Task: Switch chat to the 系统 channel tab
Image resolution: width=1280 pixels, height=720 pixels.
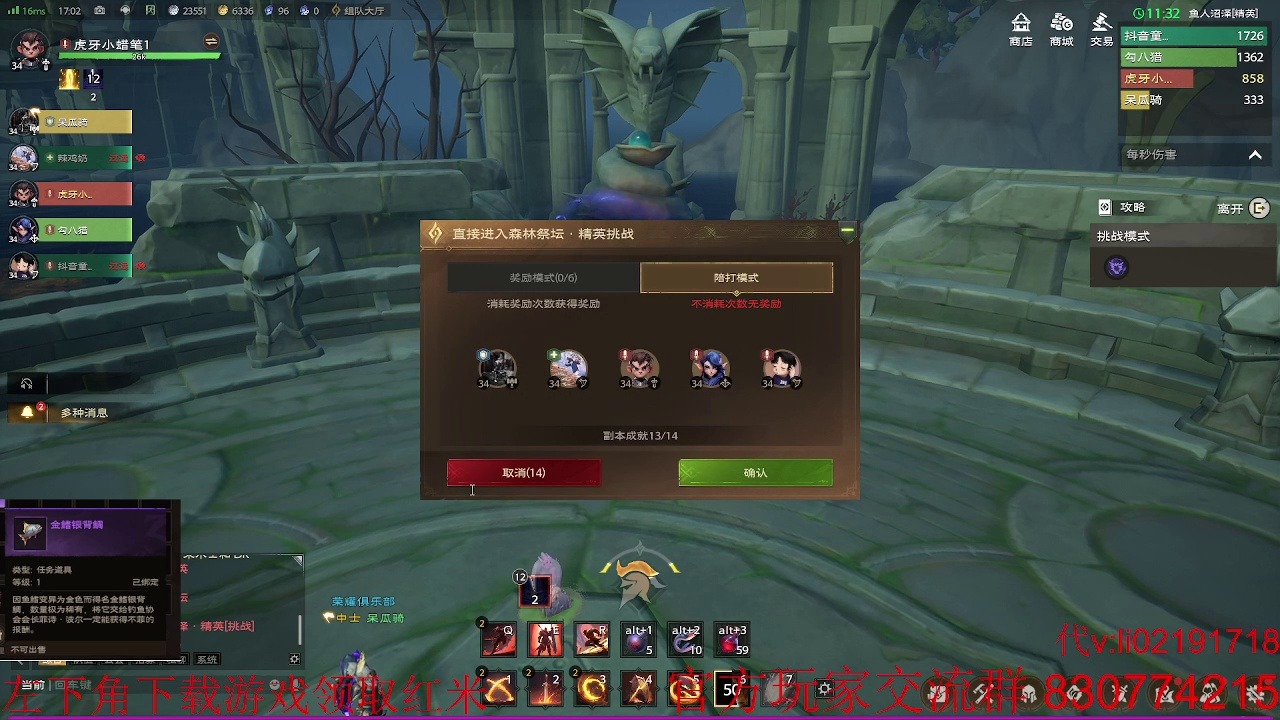Action: point(207,660)
